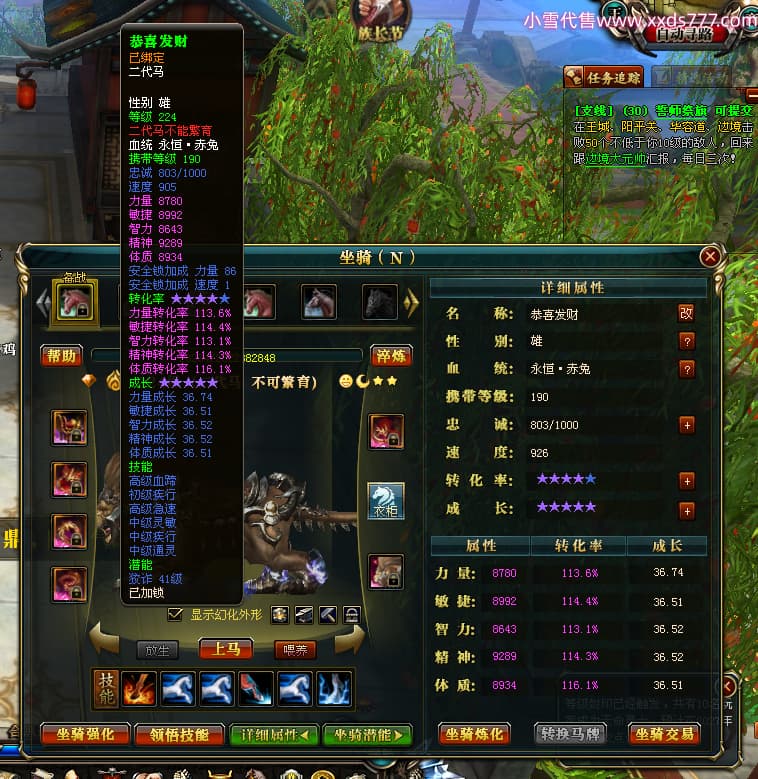Click the 转换马牌 convert horse token button
The image size is (758, 779).
pyautogui.click(x=571, y=735)
